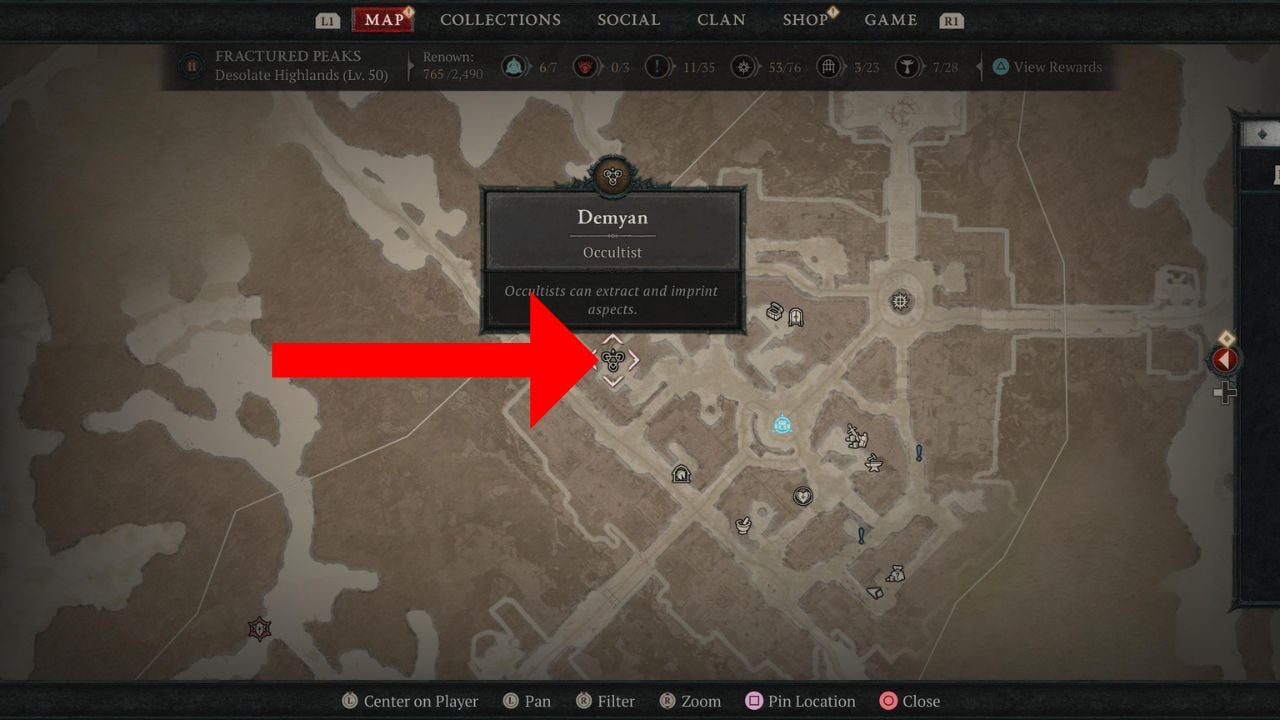Click the blacksmith anvil icon

coord(874,462)
